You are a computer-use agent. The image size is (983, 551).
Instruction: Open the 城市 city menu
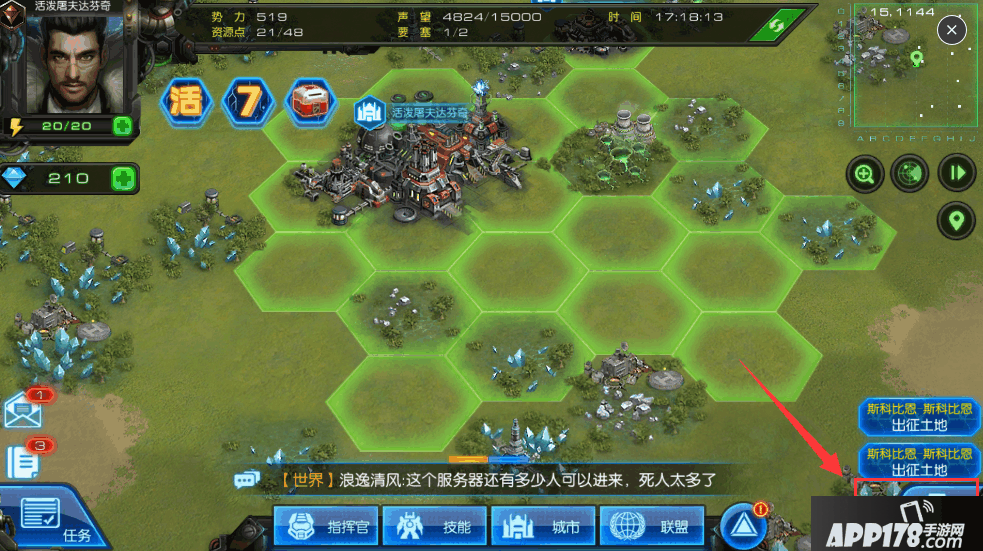tap(544, 526)
